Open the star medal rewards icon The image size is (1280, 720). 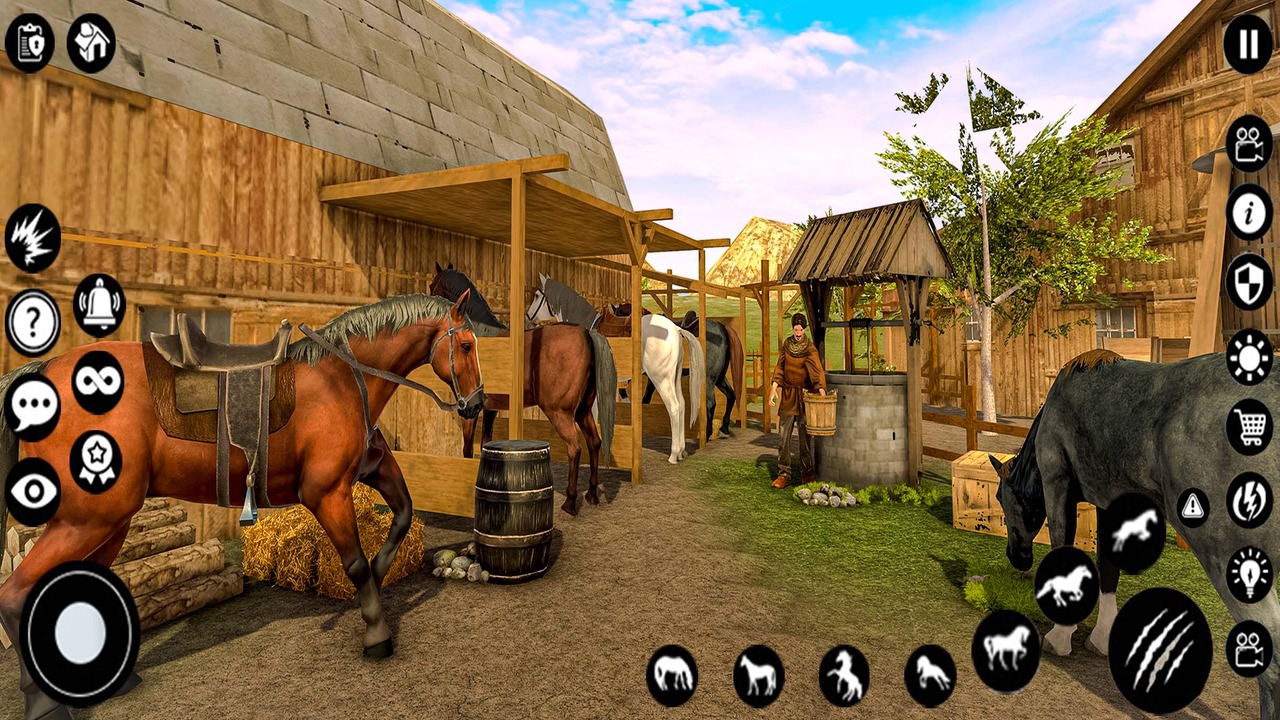[x=96, y=461]
